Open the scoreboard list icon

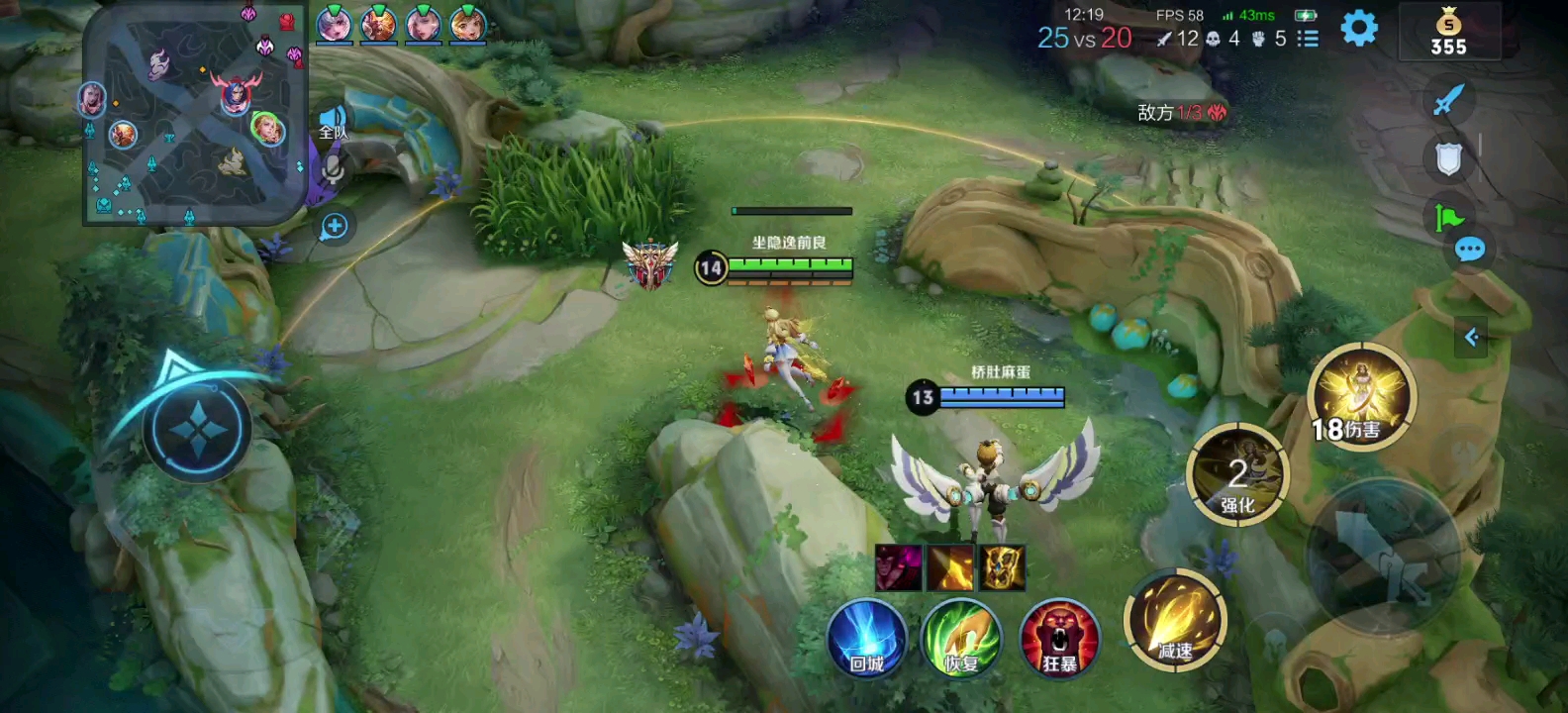tap(1308, 39)
